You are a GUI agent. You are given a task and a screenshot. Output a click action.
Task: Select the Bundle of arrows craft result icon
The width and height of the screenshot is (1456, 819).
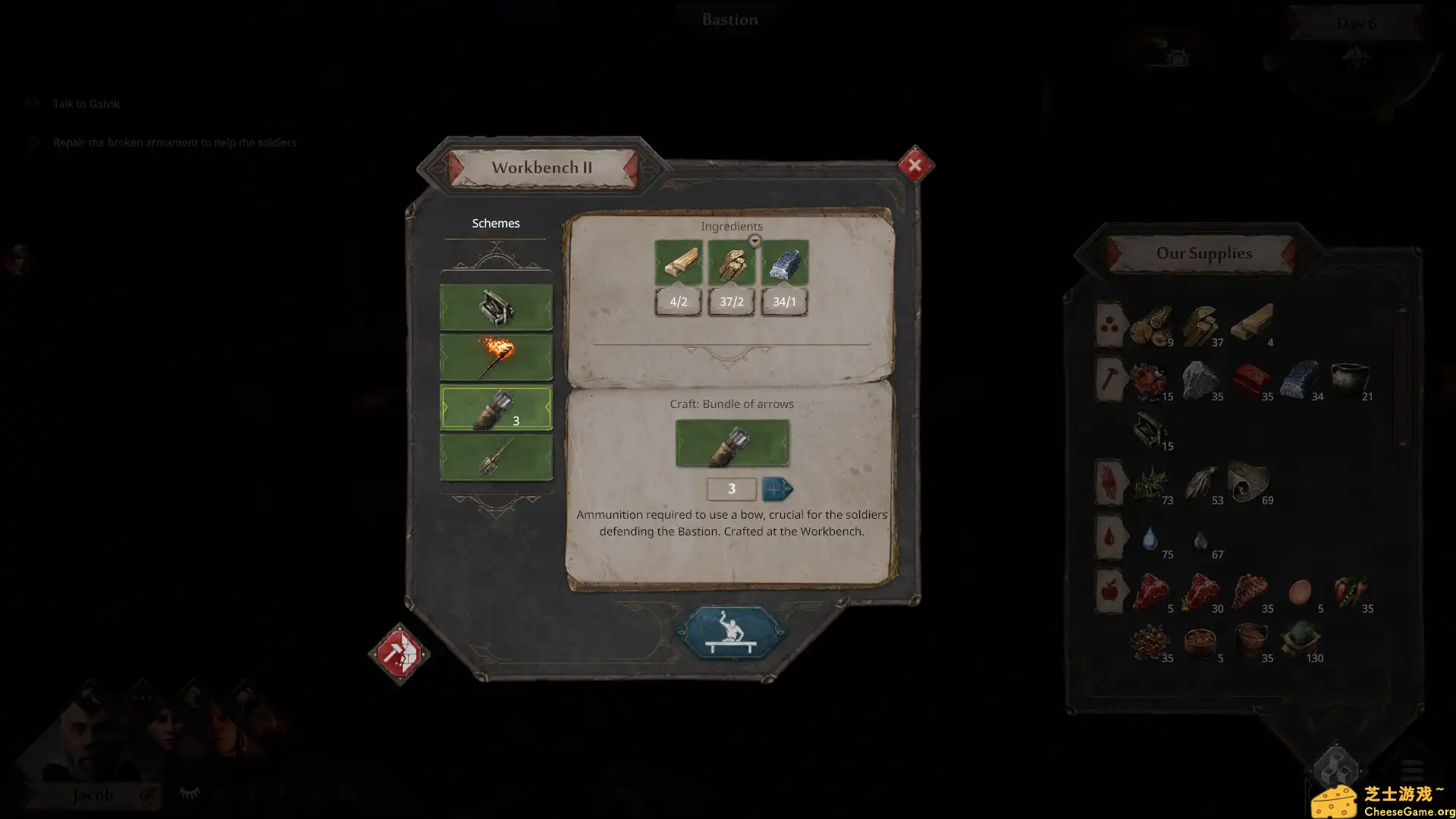[x=731, y=443]
